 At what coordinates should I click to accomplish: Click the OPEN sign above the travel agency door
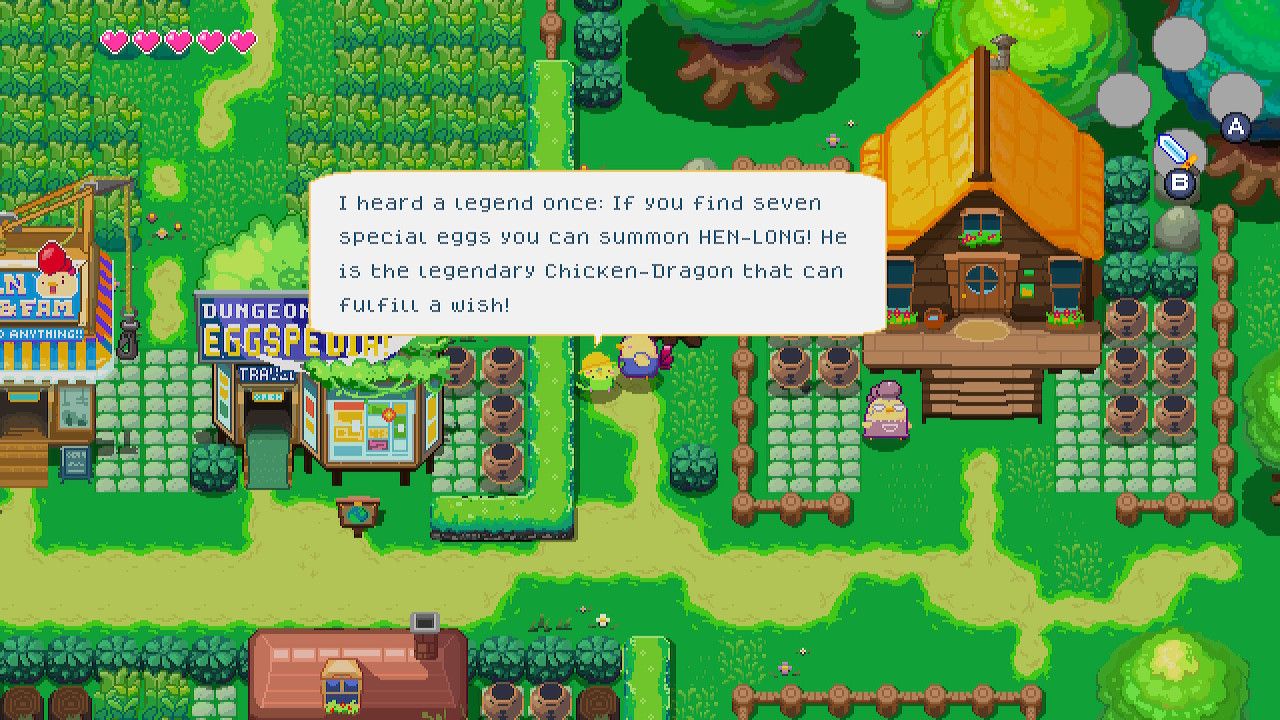268,394
